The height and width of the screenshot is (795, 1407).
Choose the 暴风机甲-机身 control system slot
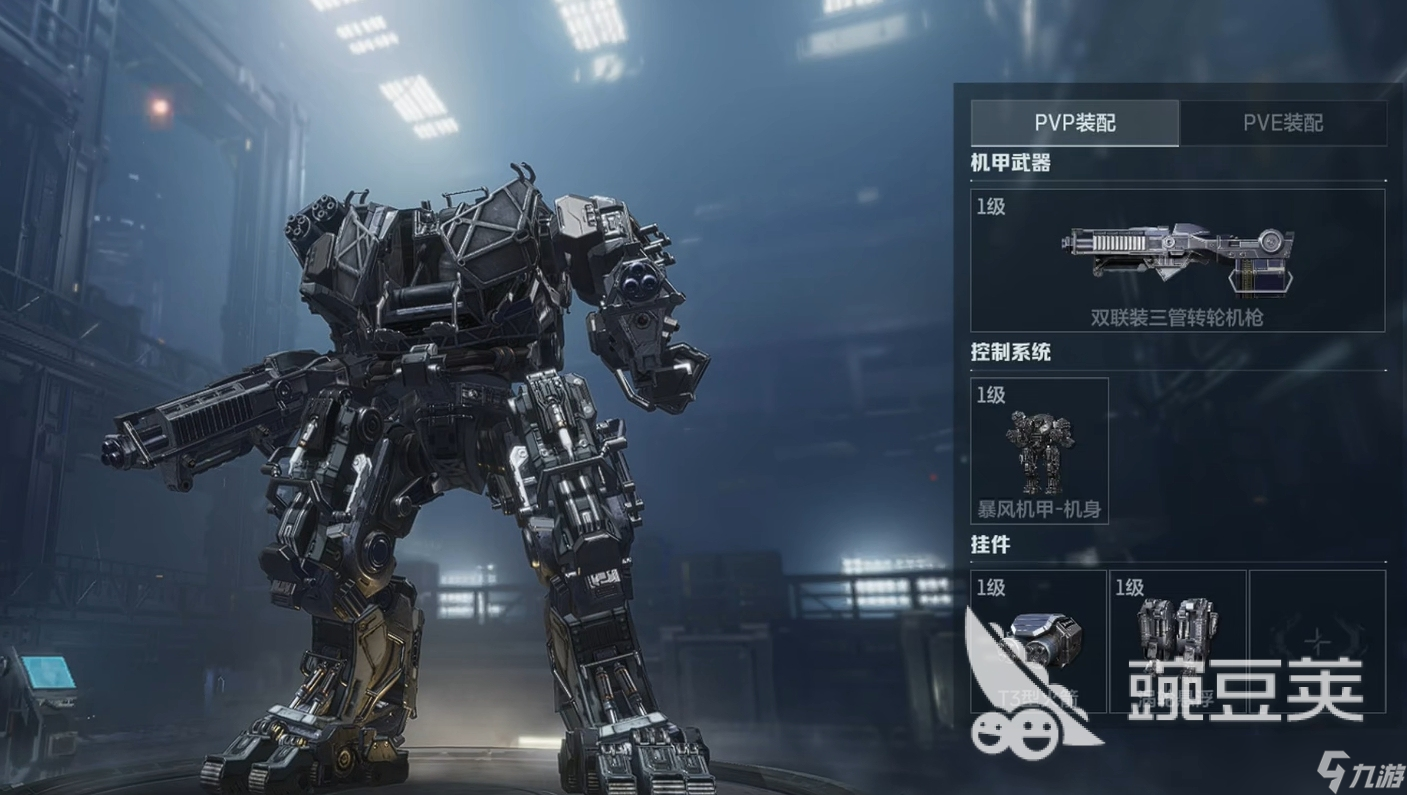tap(1039, 451)
